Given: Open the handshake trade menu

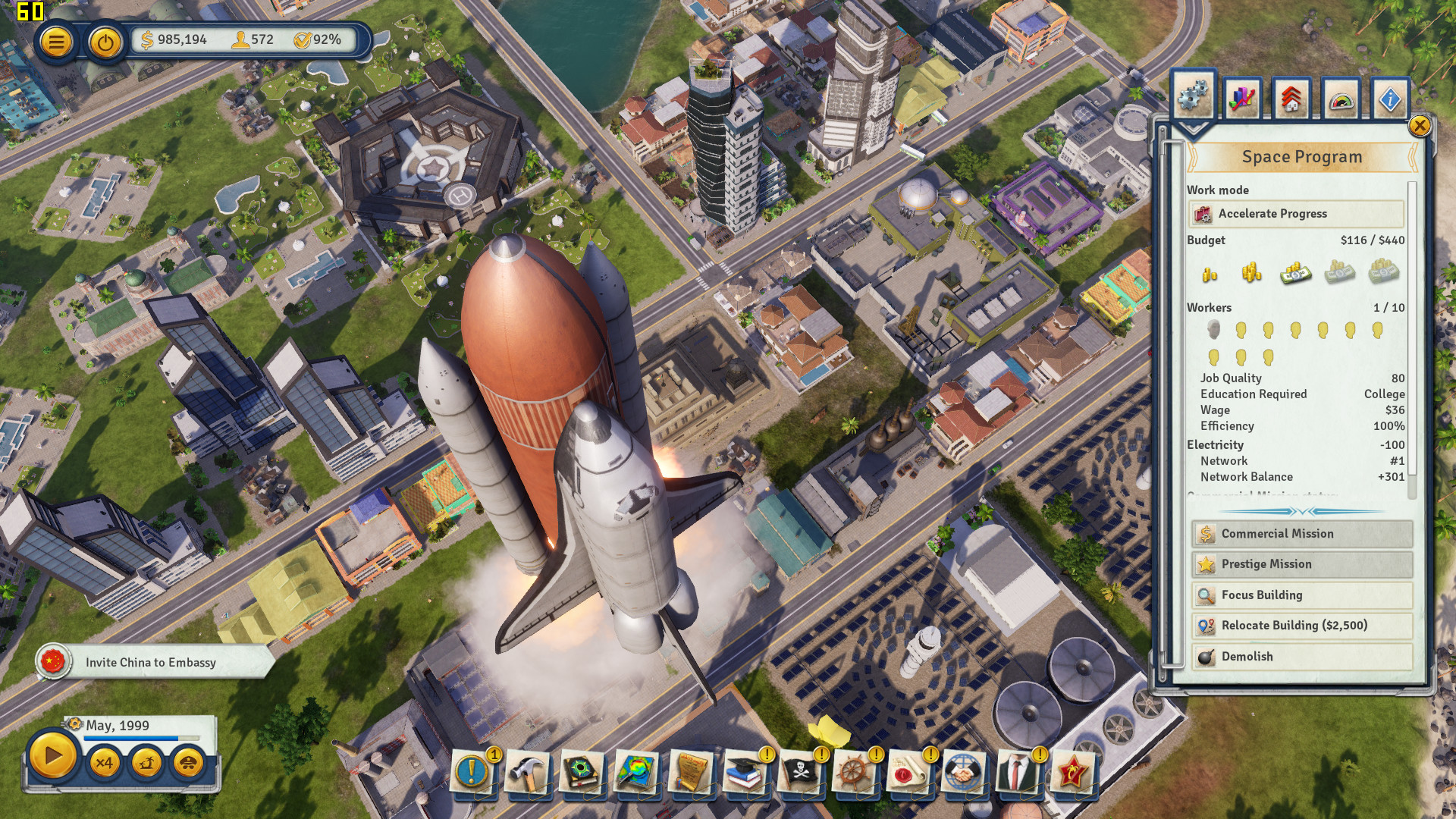Looking at the screenshot, I should 963,773.
